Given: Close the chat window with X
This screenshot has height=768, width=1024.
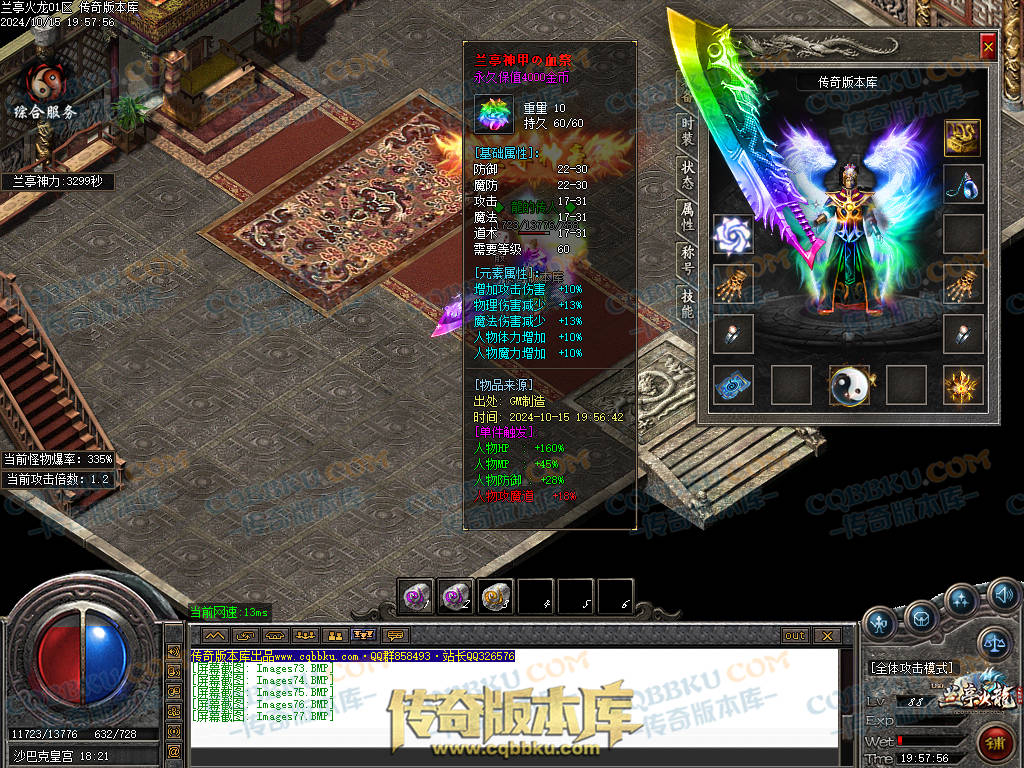Looking at the screenshot, I should click(827, 636).
